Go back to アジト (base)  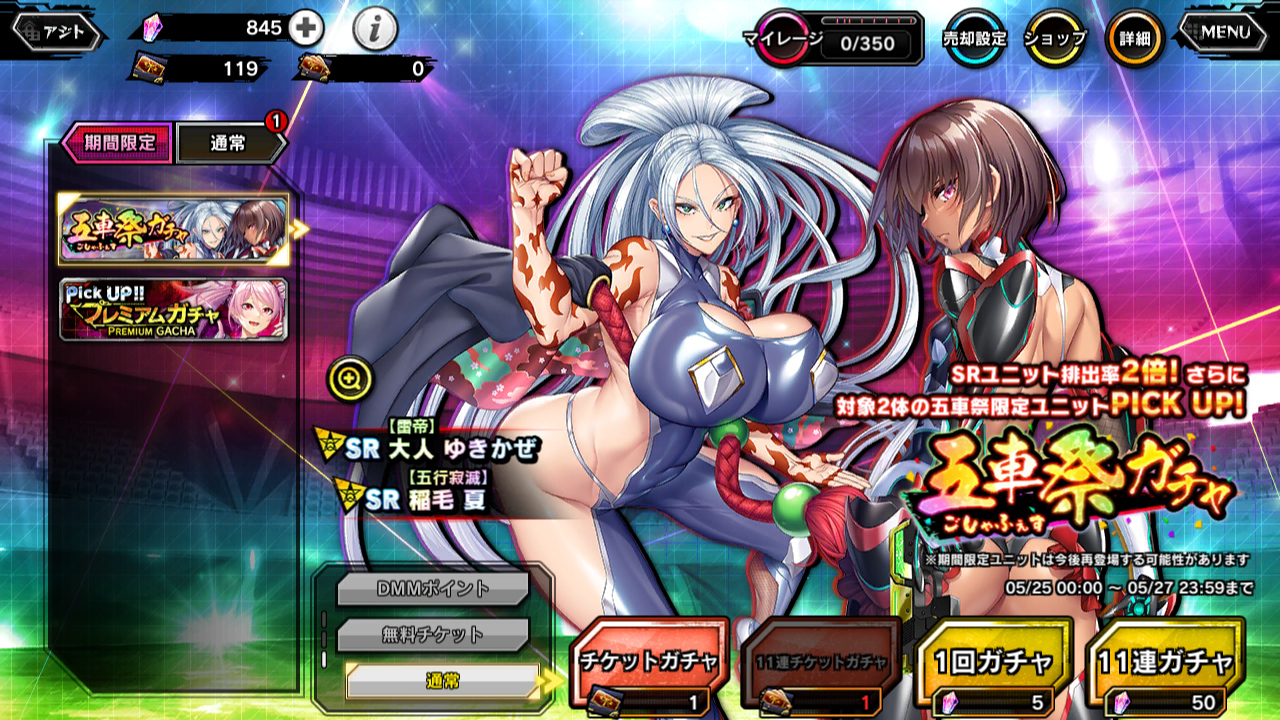(60, 32)
